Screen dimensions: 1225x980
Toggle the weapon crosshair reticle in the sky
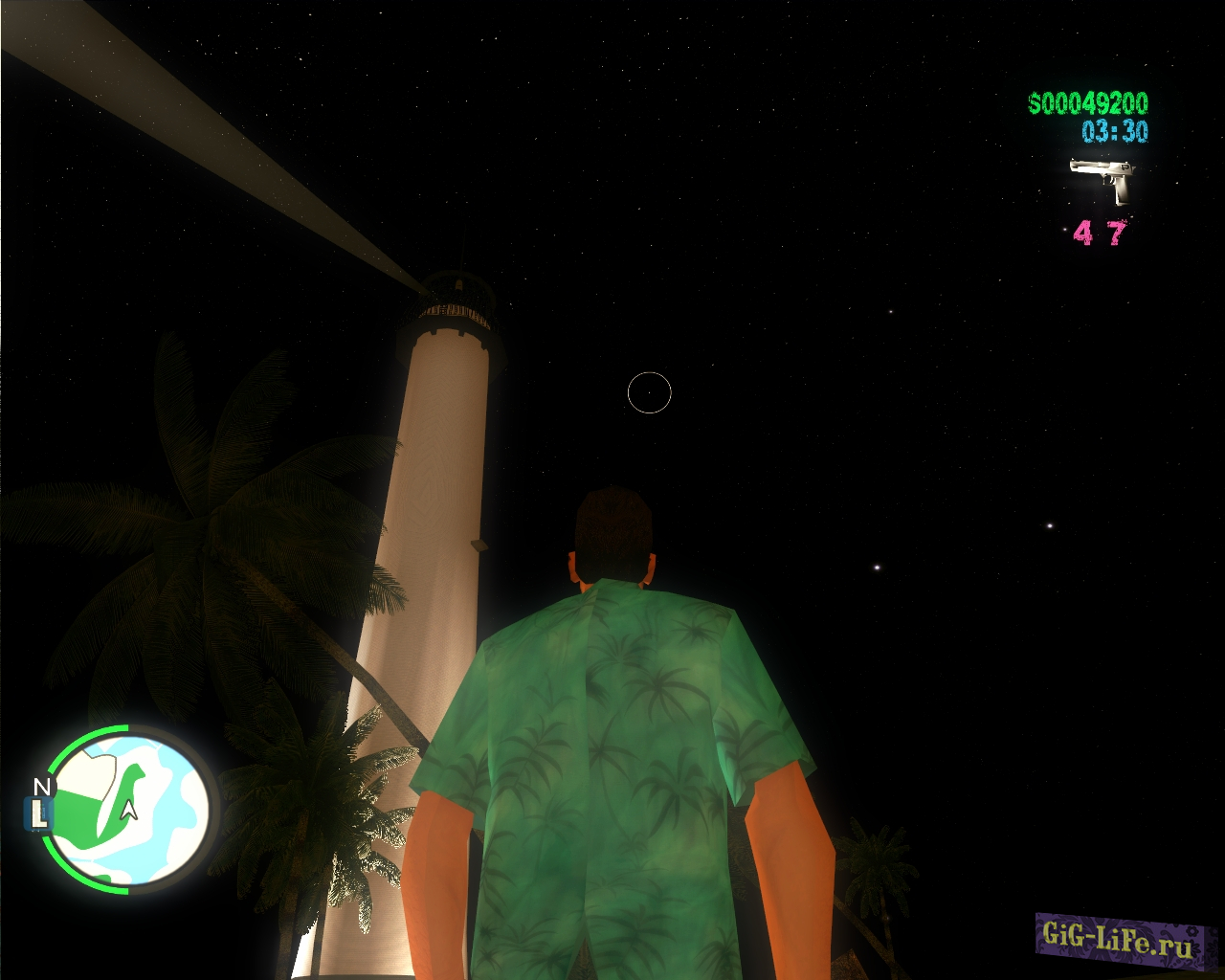click(x=650, y=391)
